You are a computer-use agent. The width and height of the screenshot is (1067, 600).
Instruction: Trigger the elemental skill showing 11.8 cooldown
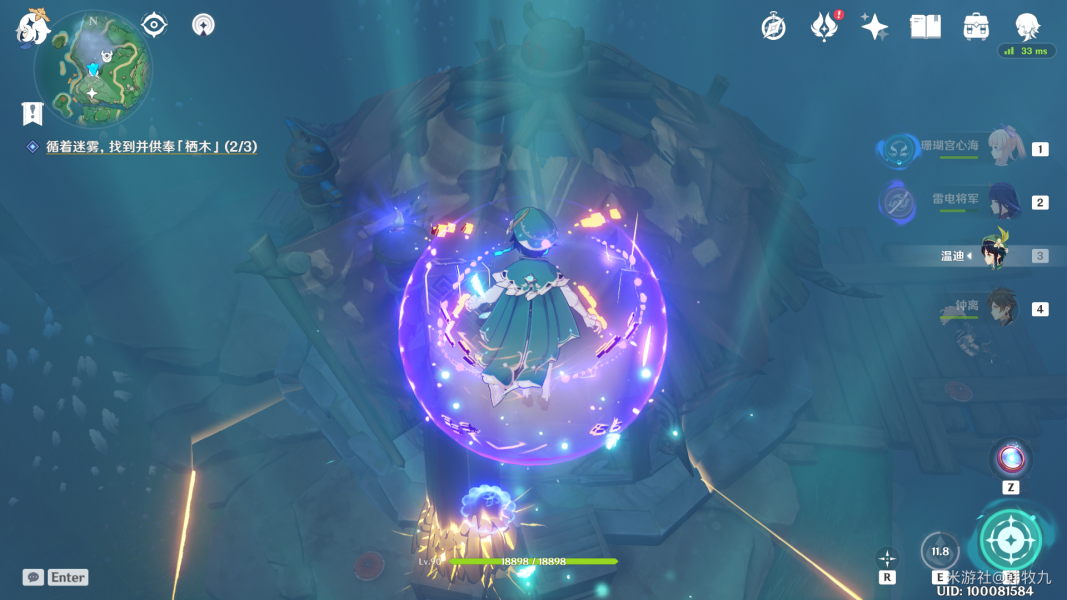pyautogui.click(x=940, y=551)
